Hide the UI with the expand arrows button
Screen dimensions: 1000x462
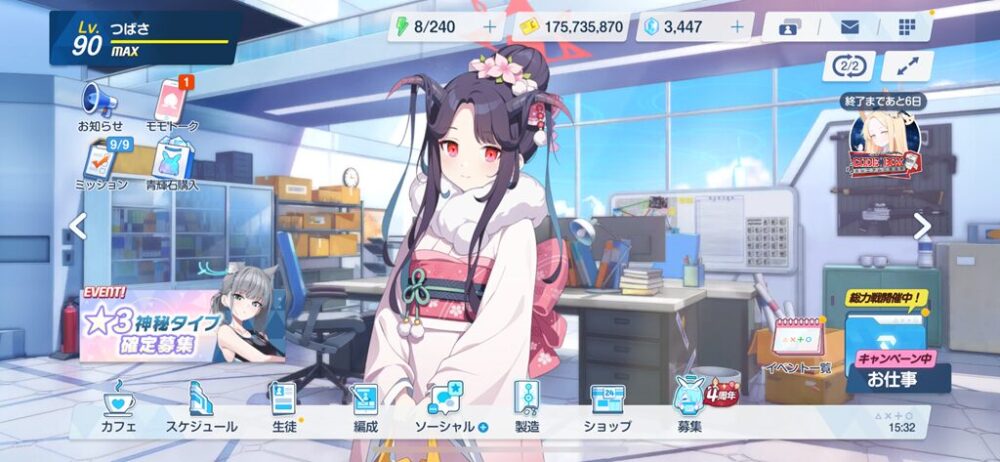tap(907, 66)
